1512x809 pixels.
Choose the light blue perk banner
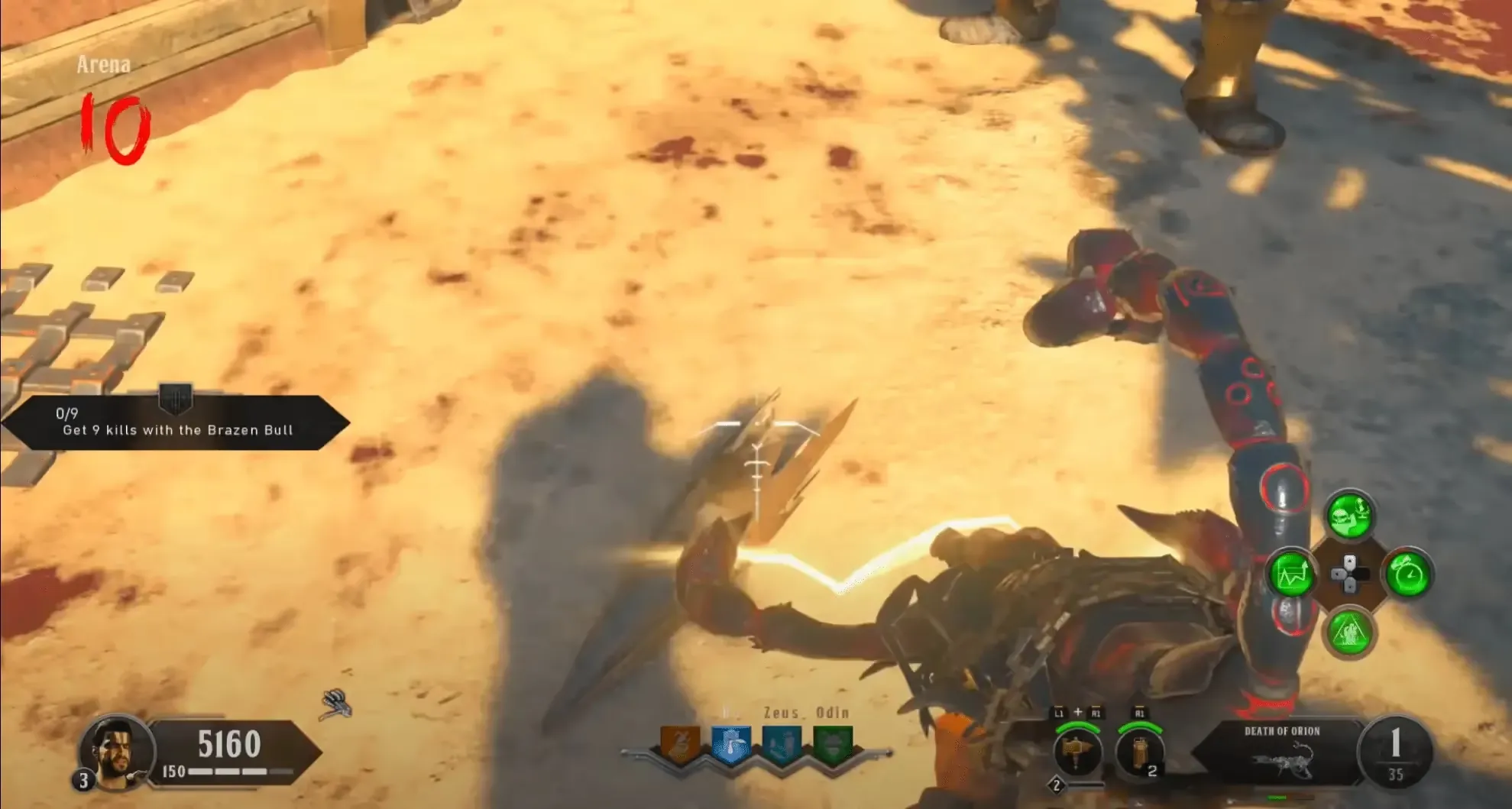[730, 746]
